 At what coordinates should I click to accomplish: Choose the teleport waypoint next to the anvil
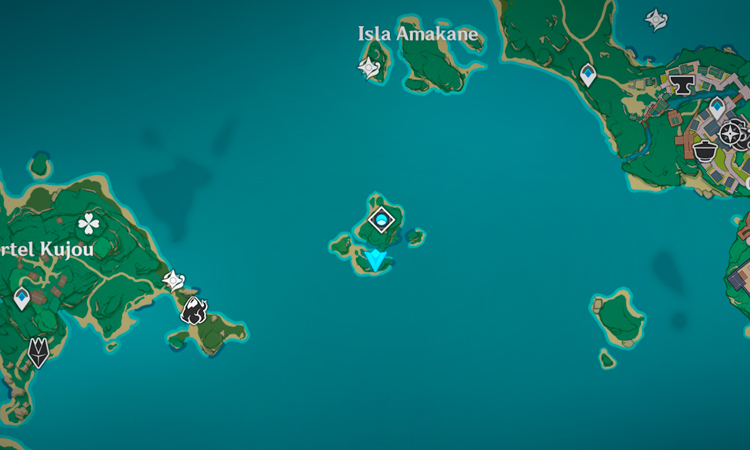tap(717, 107)
